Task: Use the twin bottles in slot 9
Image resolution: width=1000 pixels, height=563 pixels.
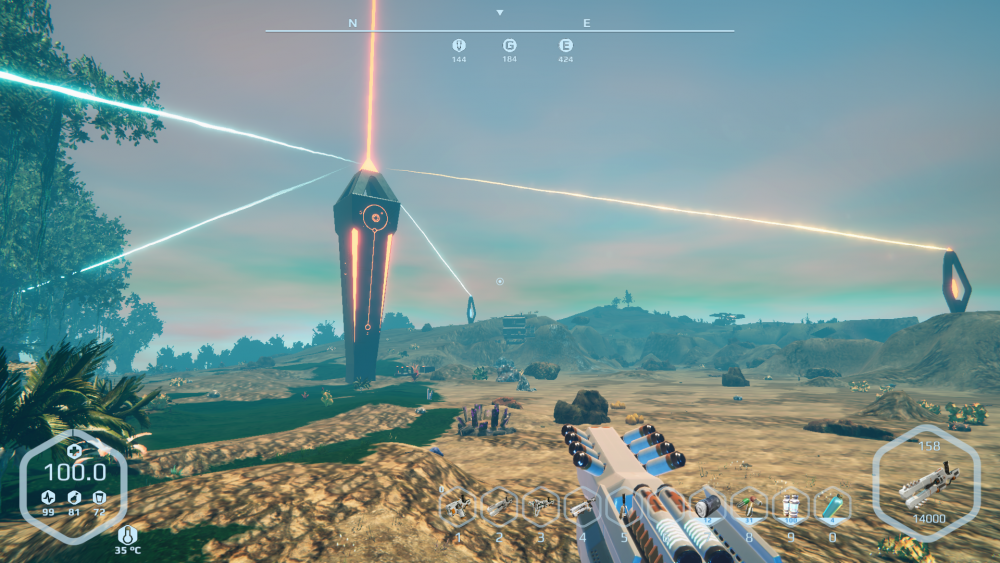Action: [x=790, y=507]
